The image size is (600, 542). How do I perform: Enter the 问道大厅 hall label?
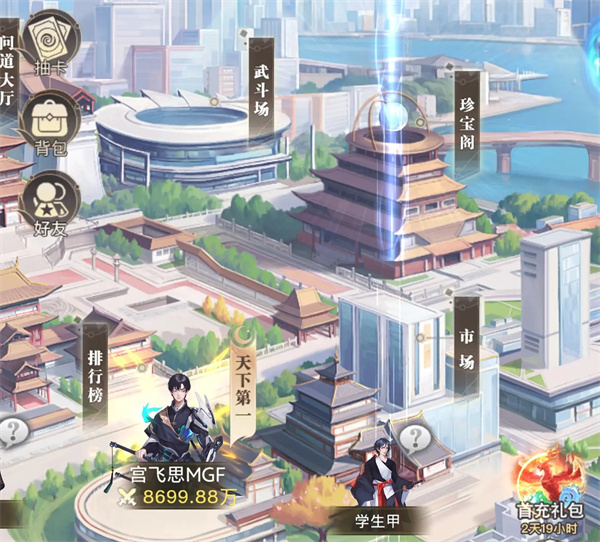8,70
